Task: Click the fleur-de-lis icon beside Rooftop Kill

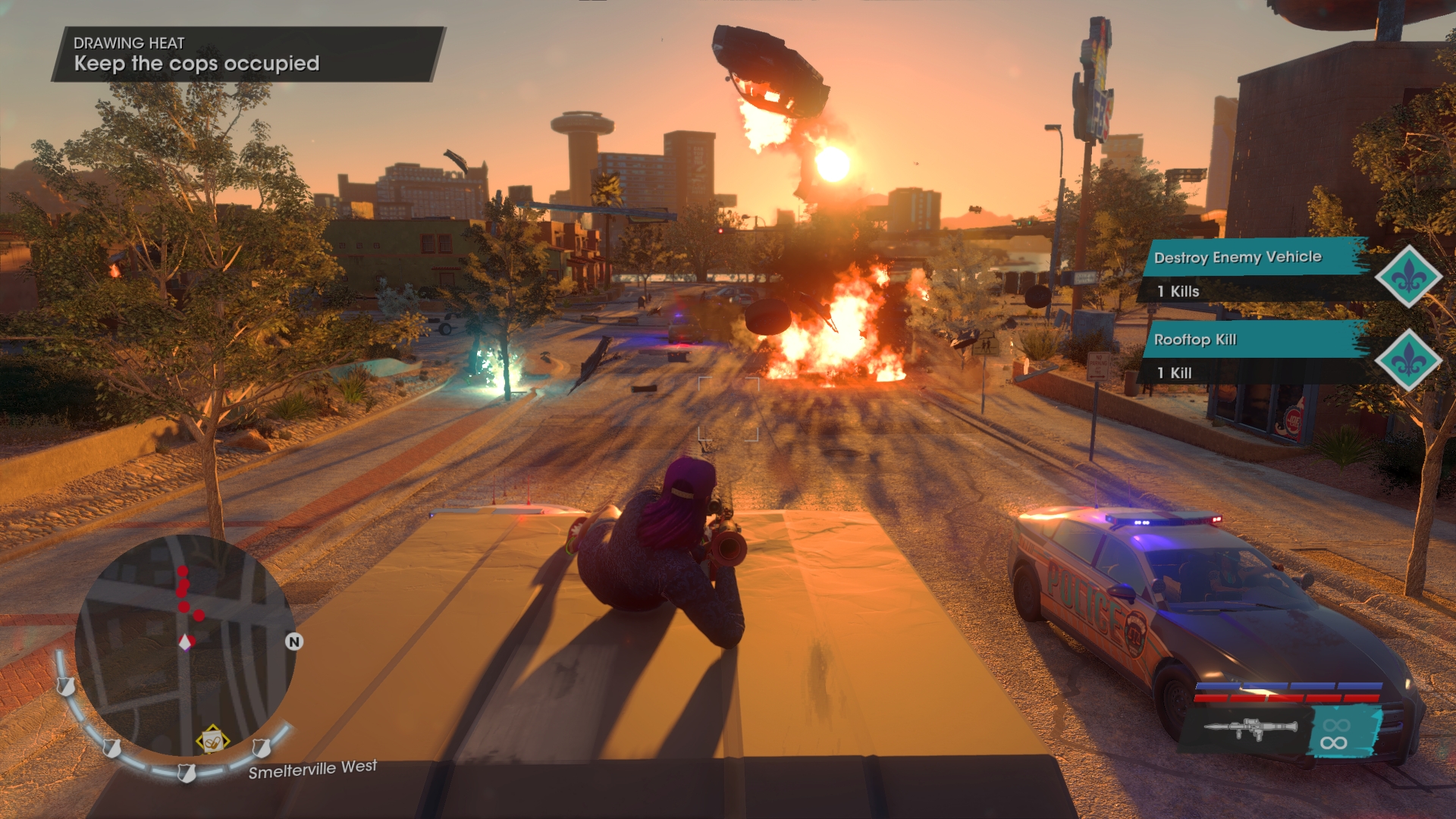Action: 1408,360
